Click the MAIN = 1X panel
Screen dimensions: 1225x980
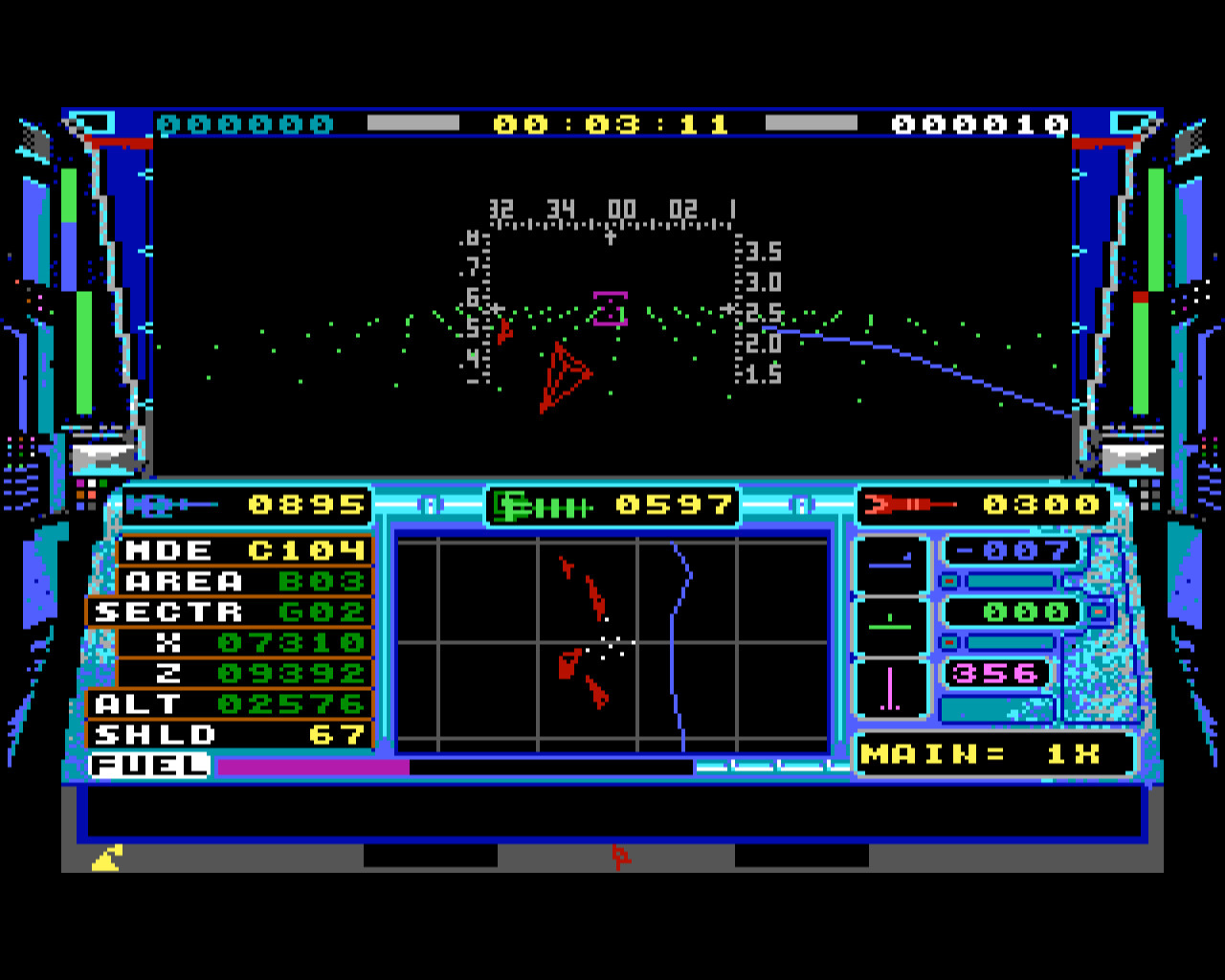pyautogui.click(x=993, y=754)
